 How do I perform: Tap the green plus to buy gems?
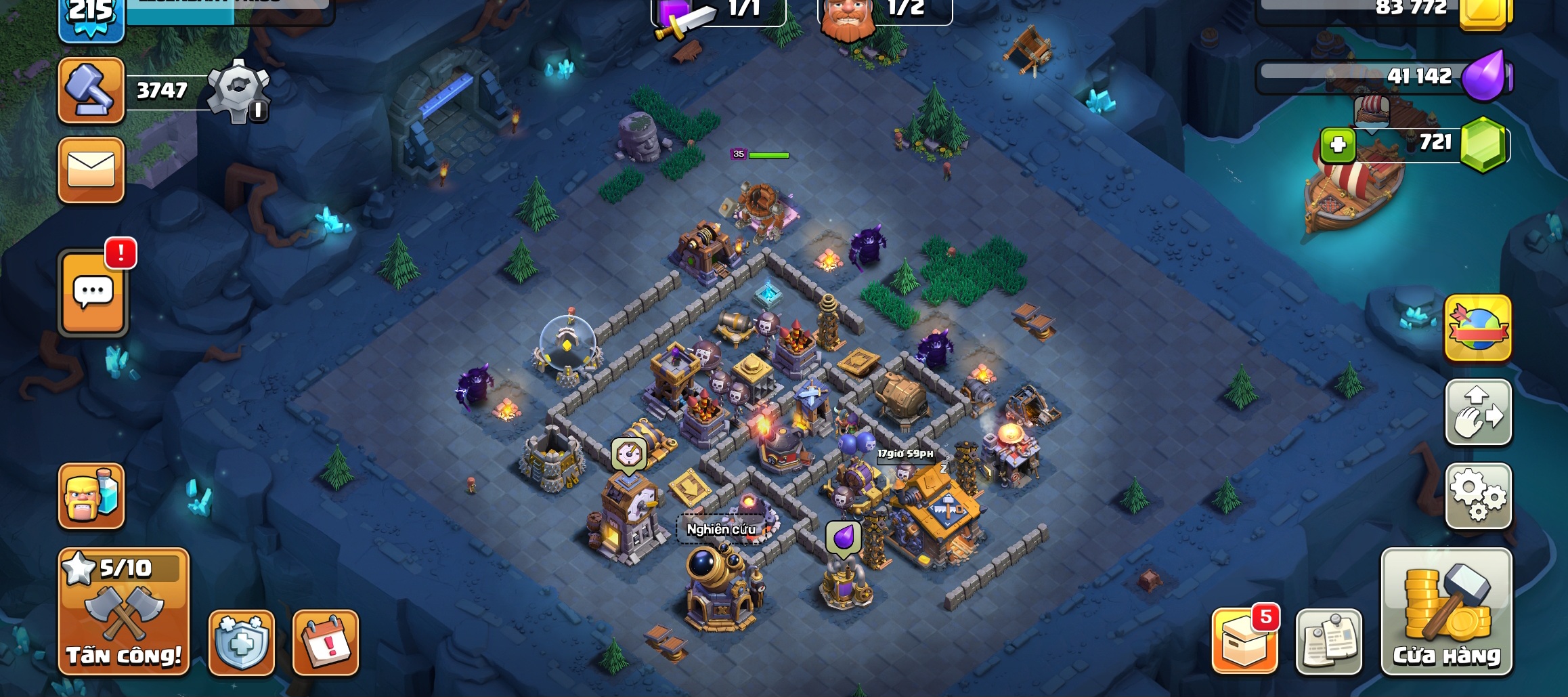pyautogui.click(x=1337, y=145)
